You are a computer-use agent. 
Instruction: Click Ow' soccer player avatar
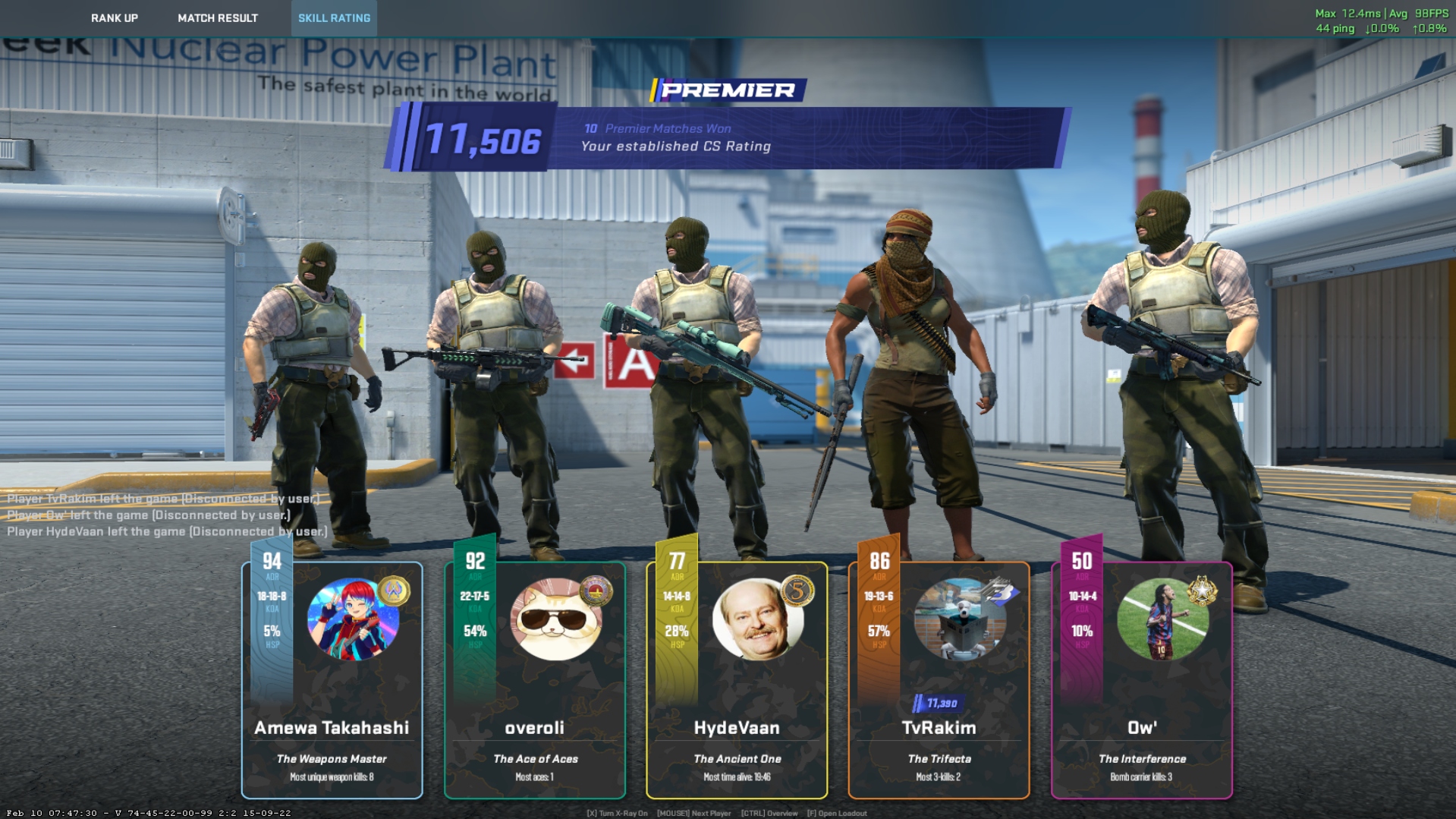(x=1162, y=619)
